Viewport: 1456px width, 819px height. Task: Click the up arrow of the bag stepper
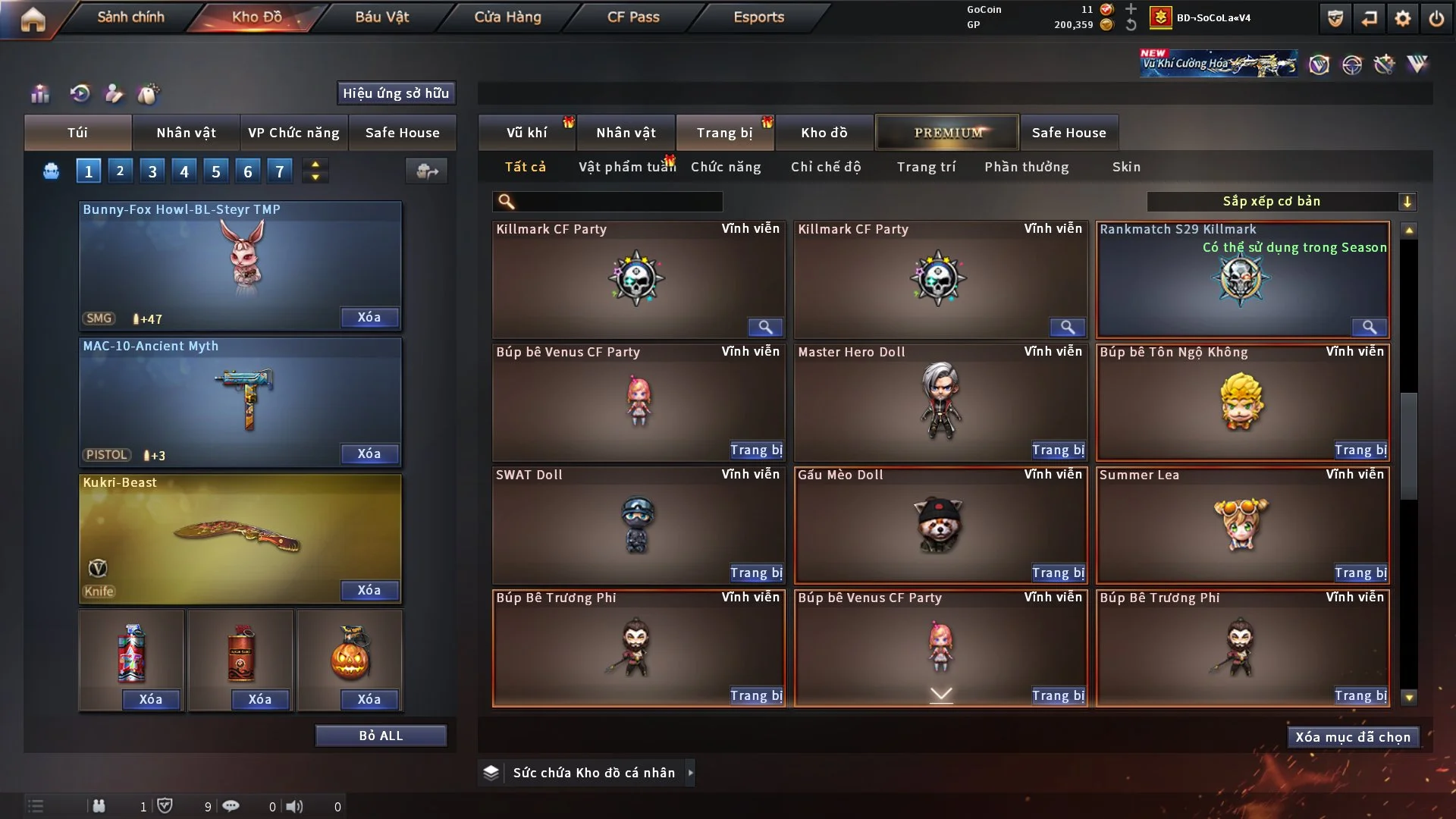pos(315,163)
